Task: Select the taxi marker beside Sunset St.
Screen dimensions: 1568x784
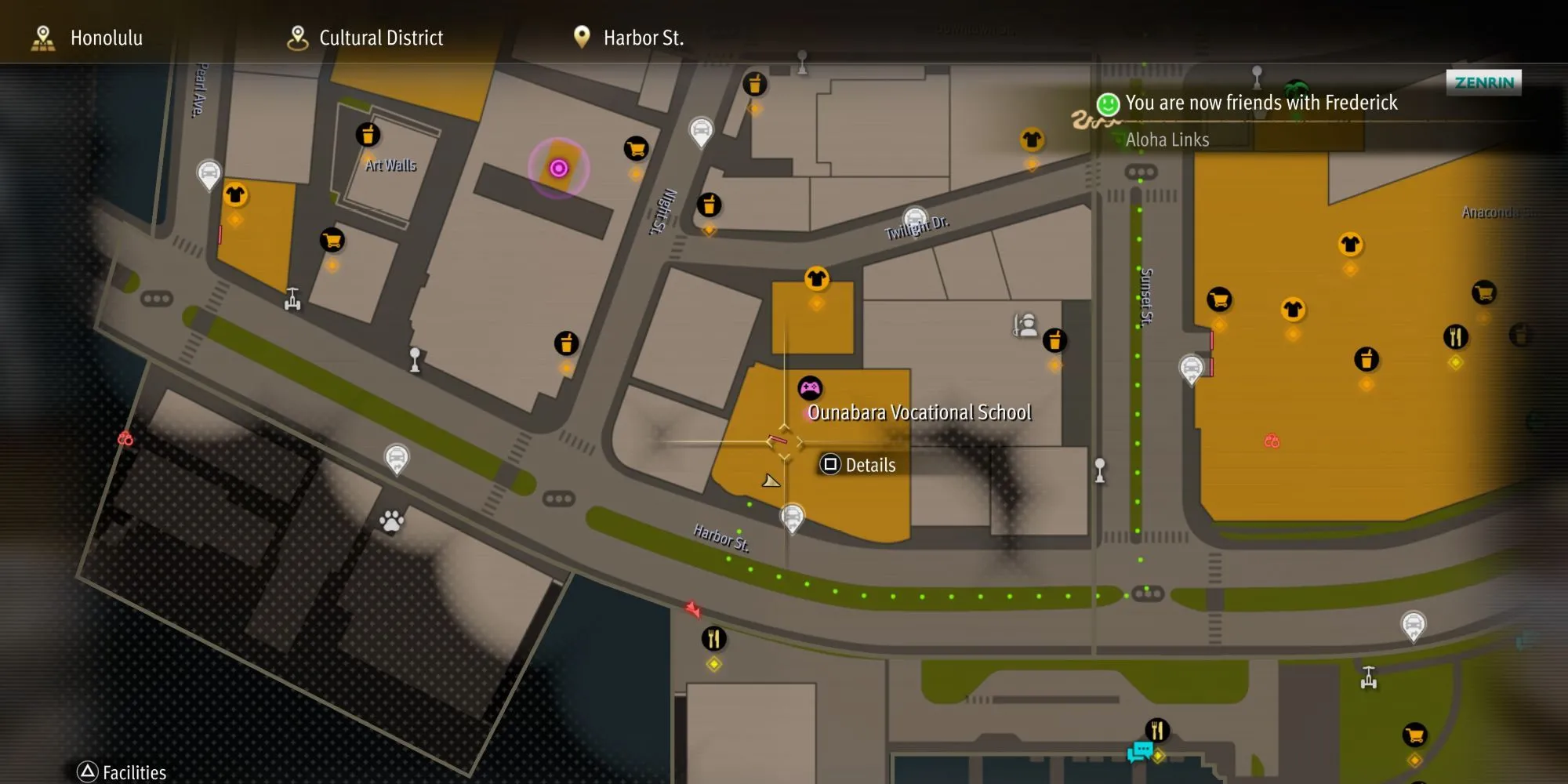Action: pyautogui.click(x=1191, y=368)
